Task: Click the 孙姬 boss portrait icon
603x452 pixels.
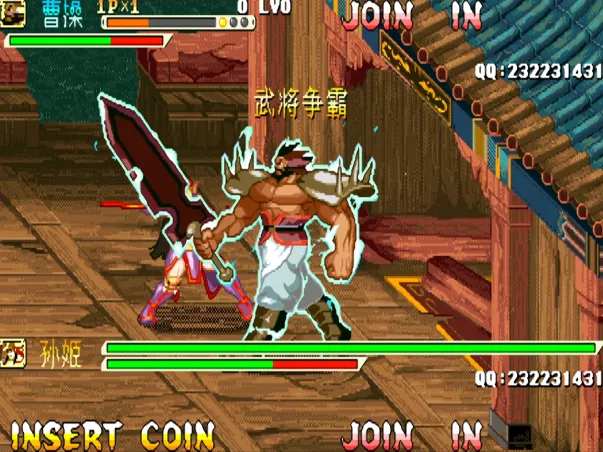Action: pyautogui.click(x=14, y=352)
